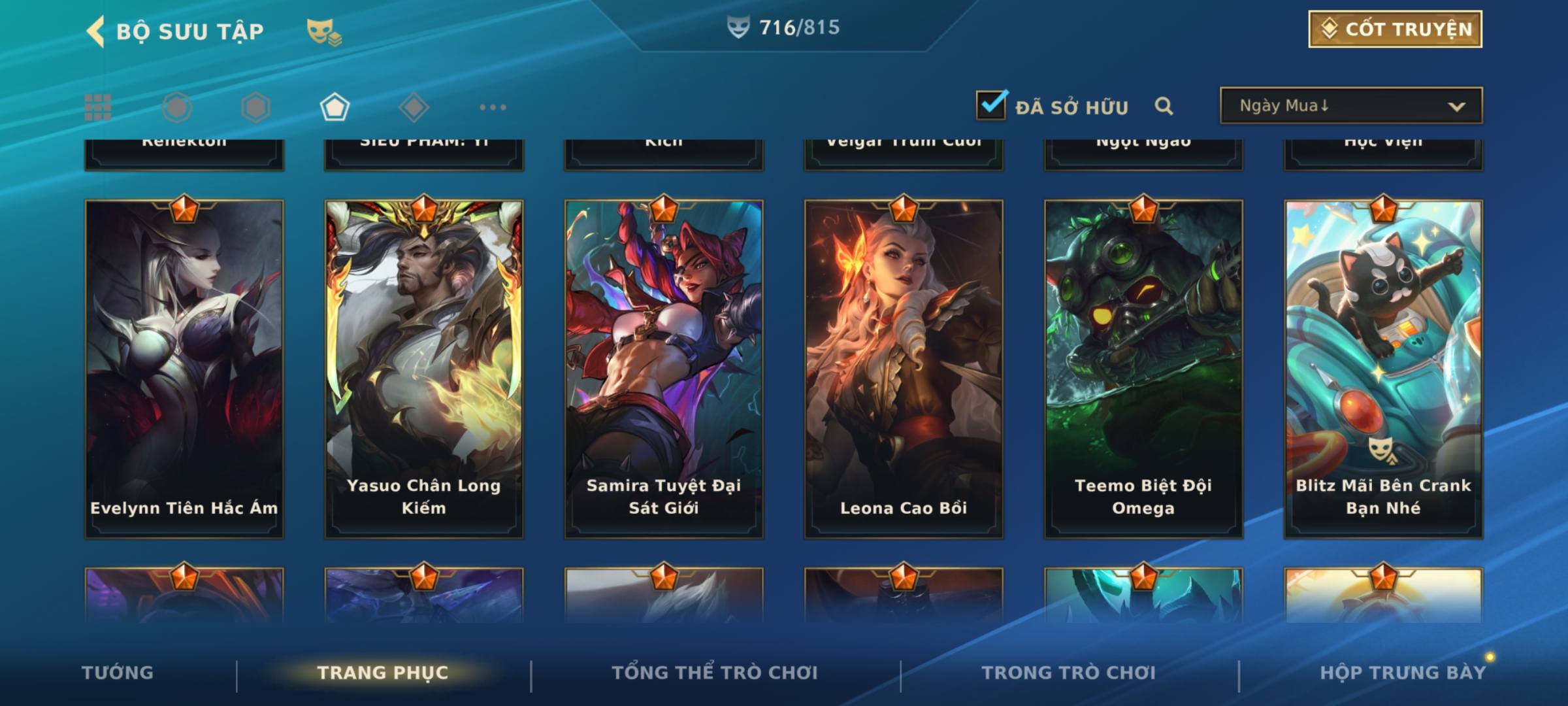This screenshot has height=706, width=1568.
Task: Select Leona Cao Bồi skin card
Action: point(904,369)
